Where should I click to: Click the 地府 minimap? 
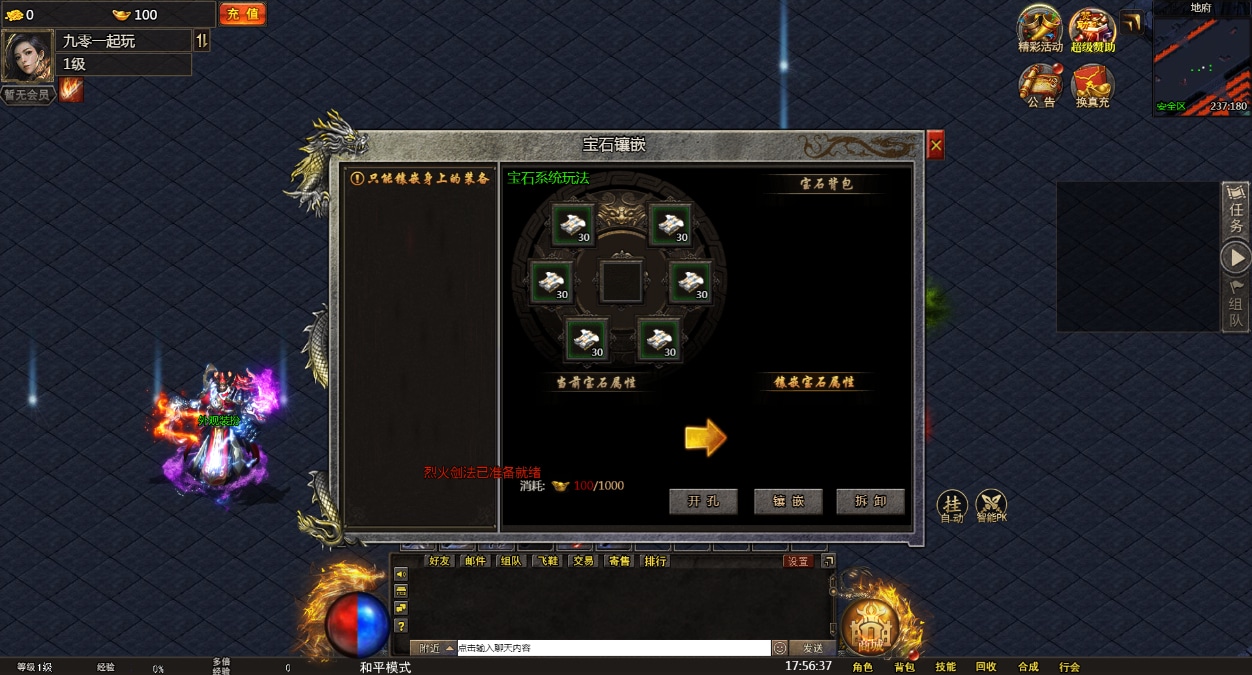point(1200,62)
